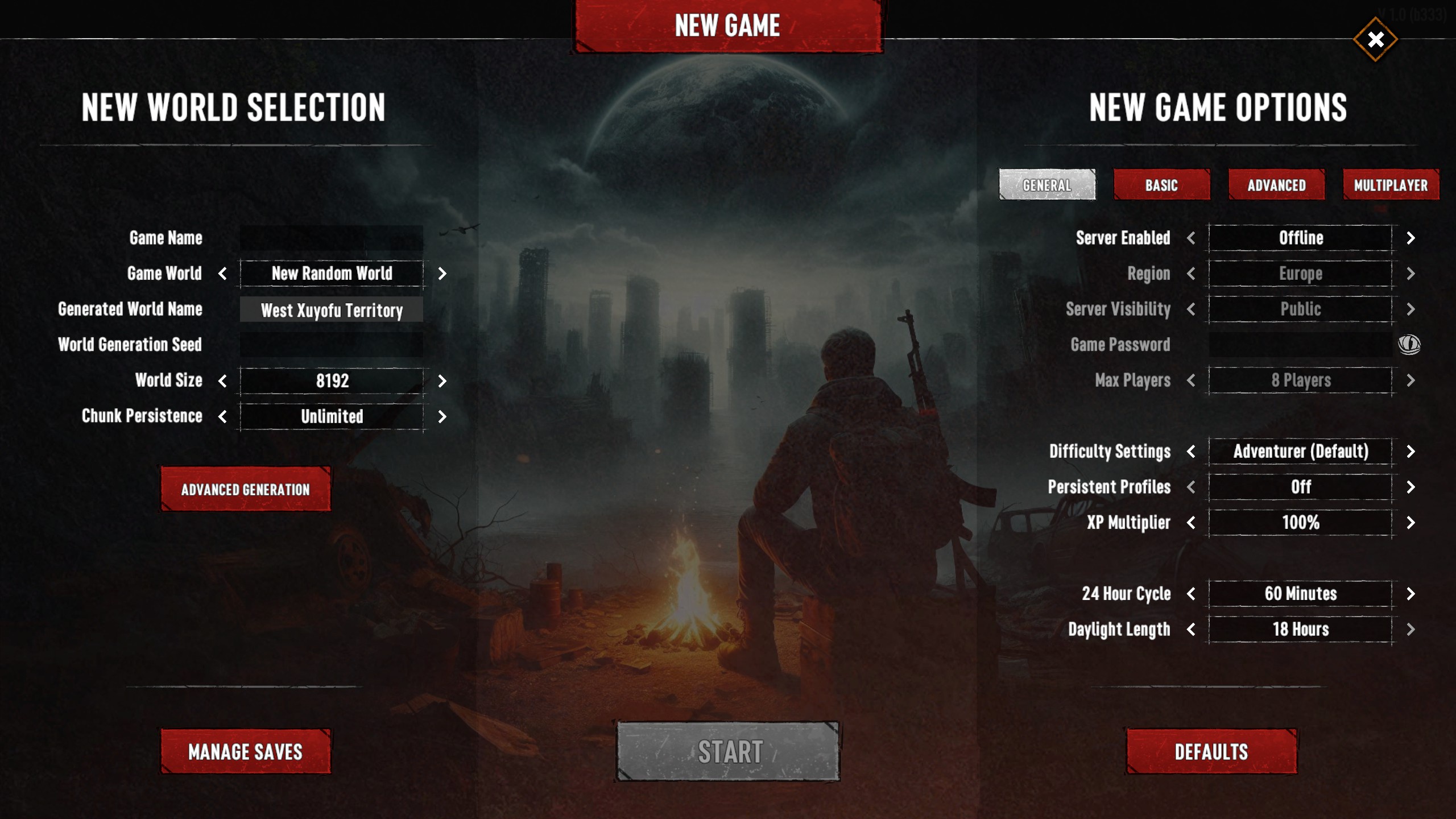Raise the Difficulty Settings level
Viewport: 1456px width, 819px height.
(1410, 452)
